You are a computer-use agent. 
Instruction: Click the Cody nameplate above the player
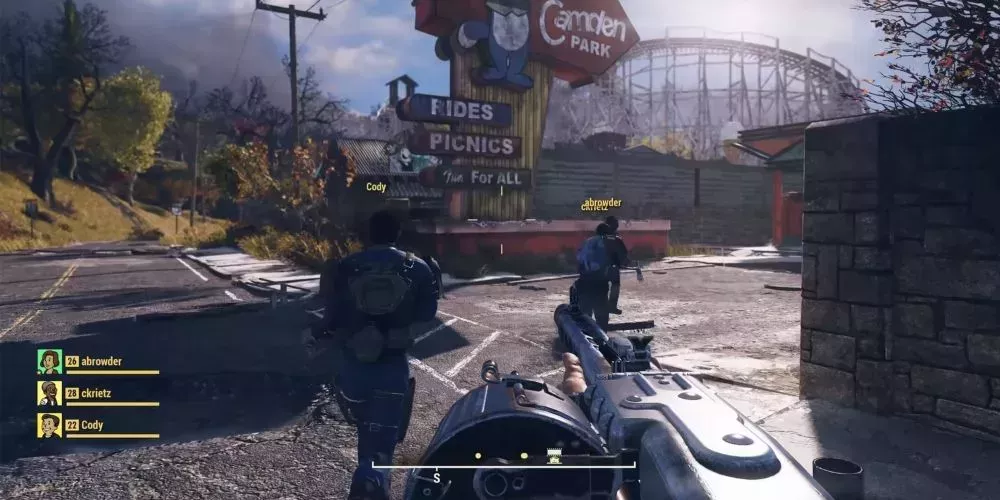click(376, 187)
